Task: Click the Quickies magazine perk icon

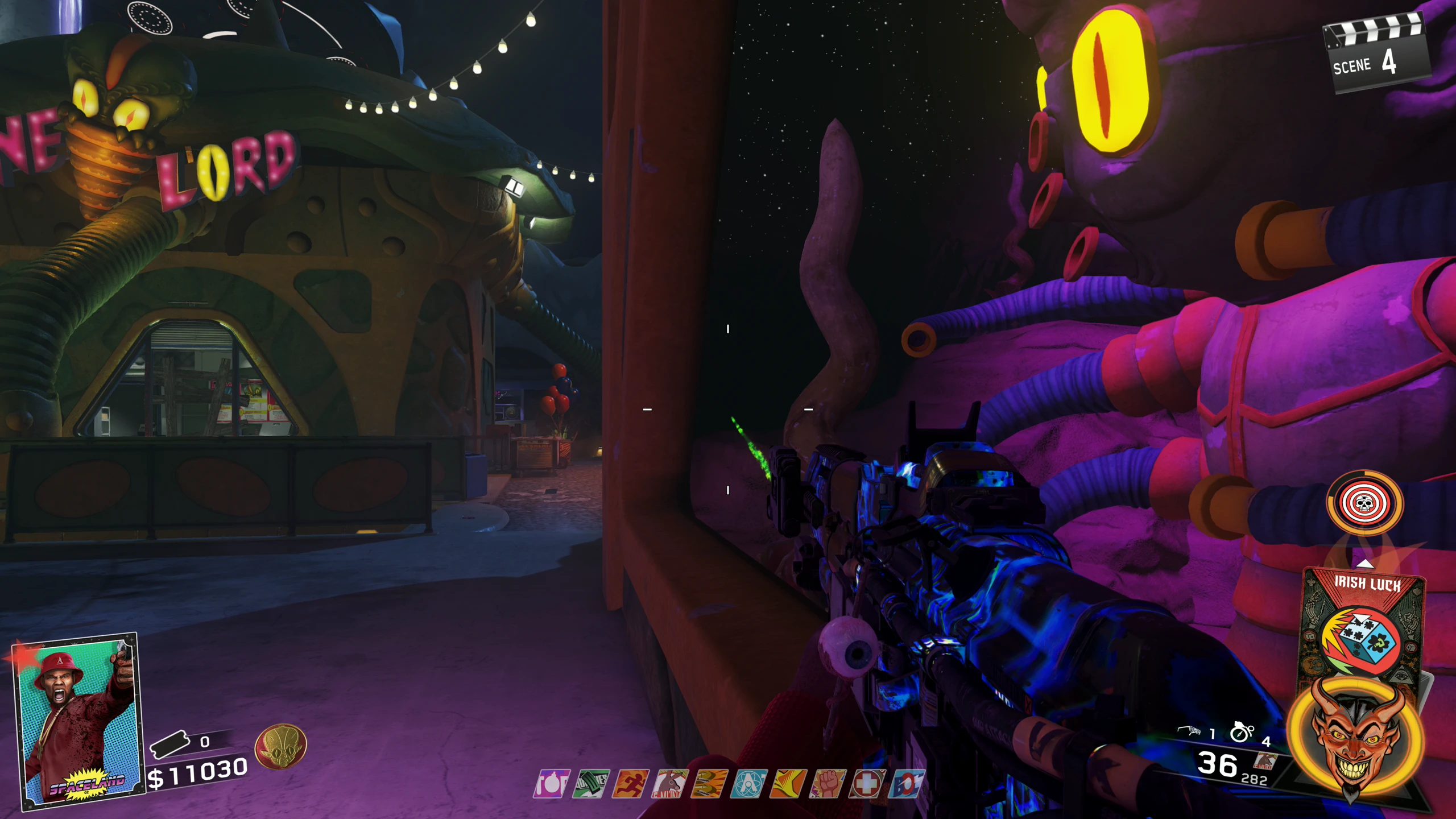Action: 590,784
